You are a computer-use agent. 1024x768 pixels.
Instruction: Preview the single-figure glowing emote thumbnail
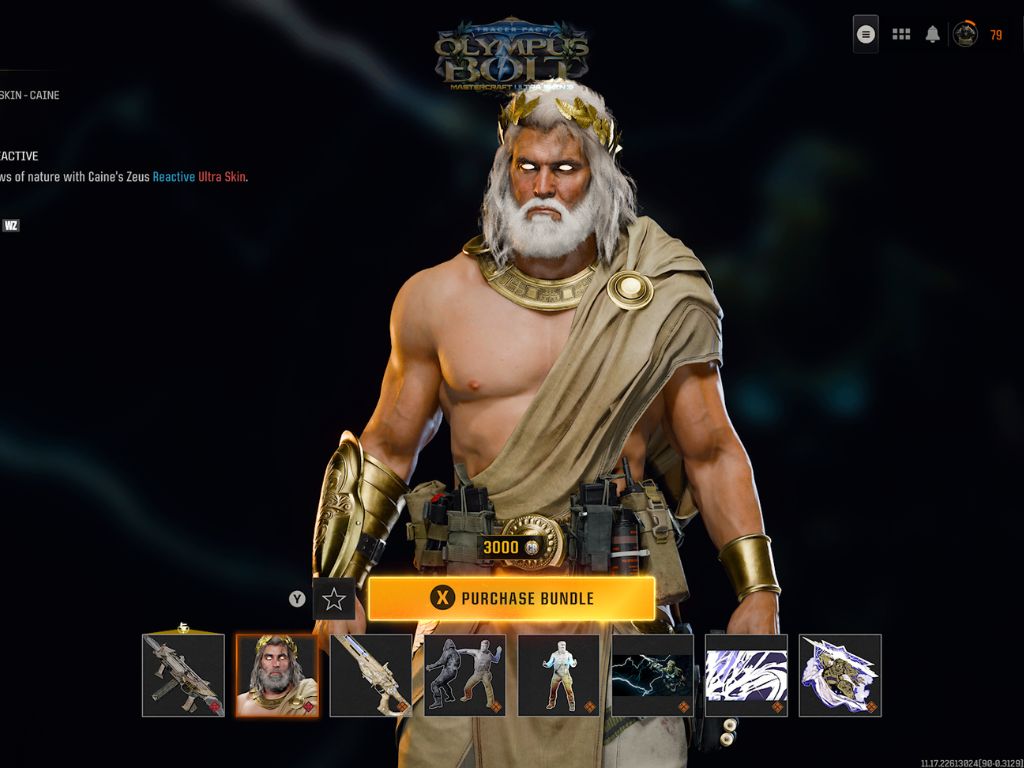coord(559,676)
